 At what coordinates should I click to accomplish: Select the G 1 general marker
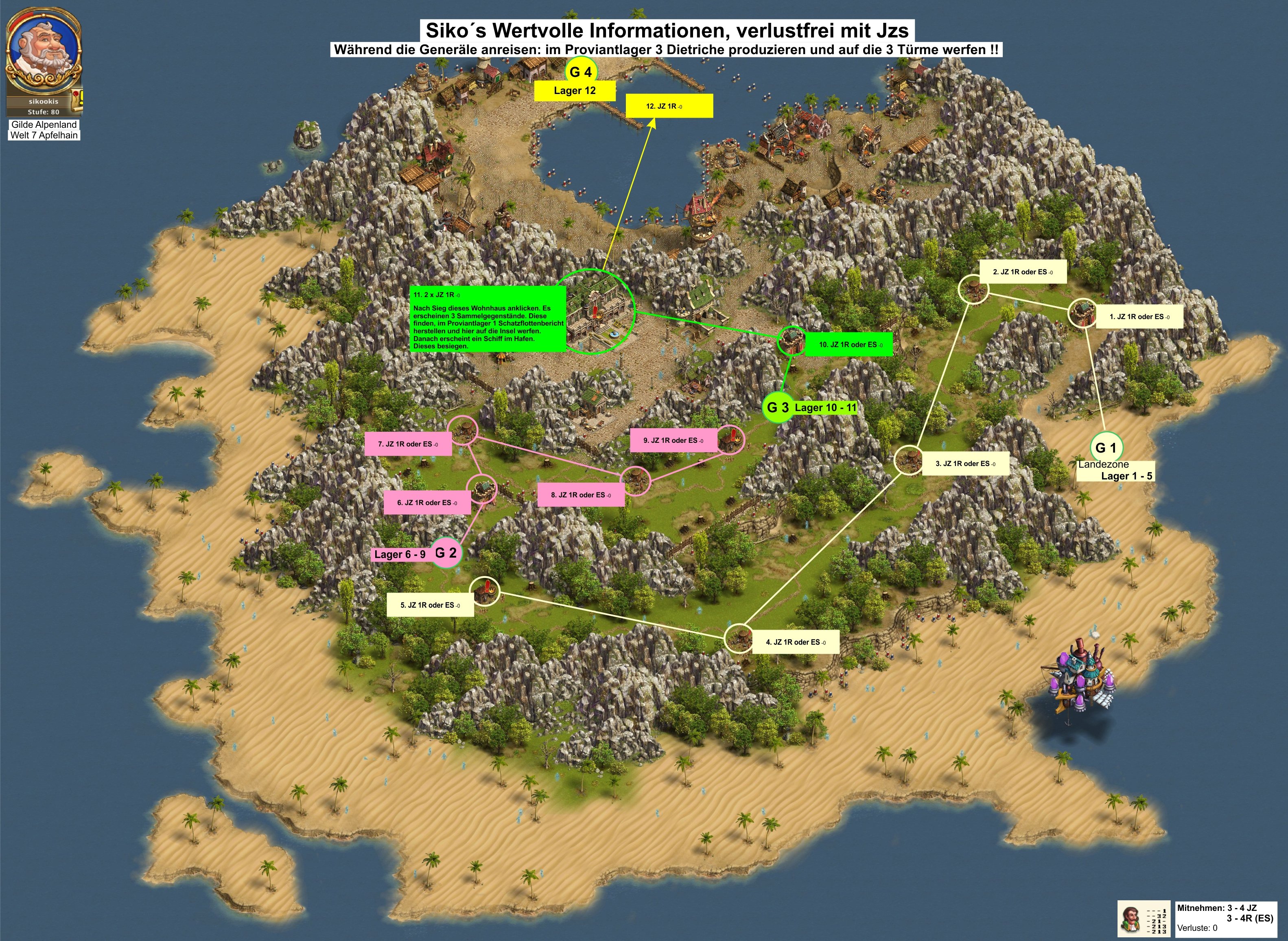tap(1106, 448)
